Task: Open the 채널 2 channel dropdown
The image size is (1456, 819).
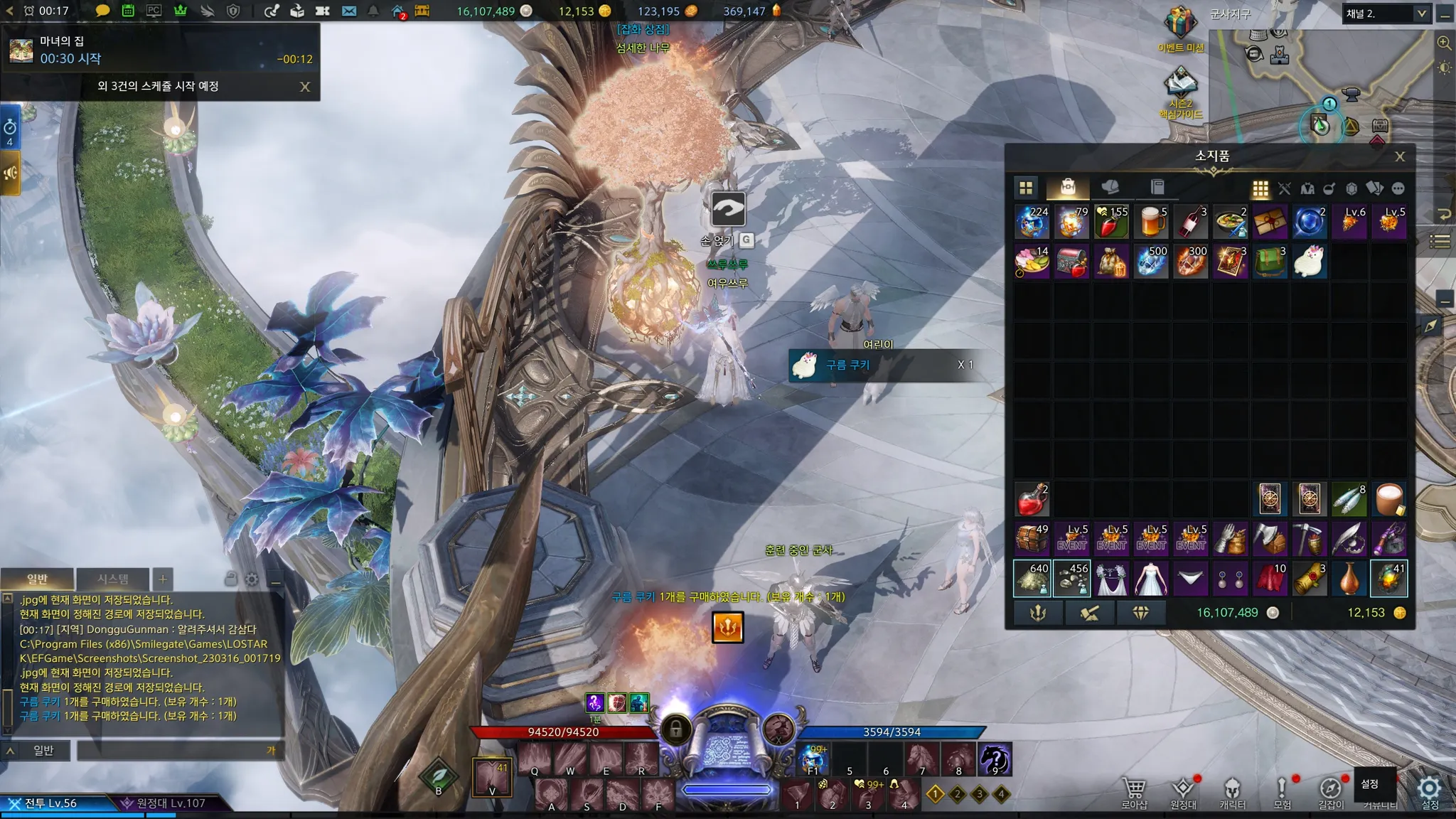Action: [x=1421, y=14]
